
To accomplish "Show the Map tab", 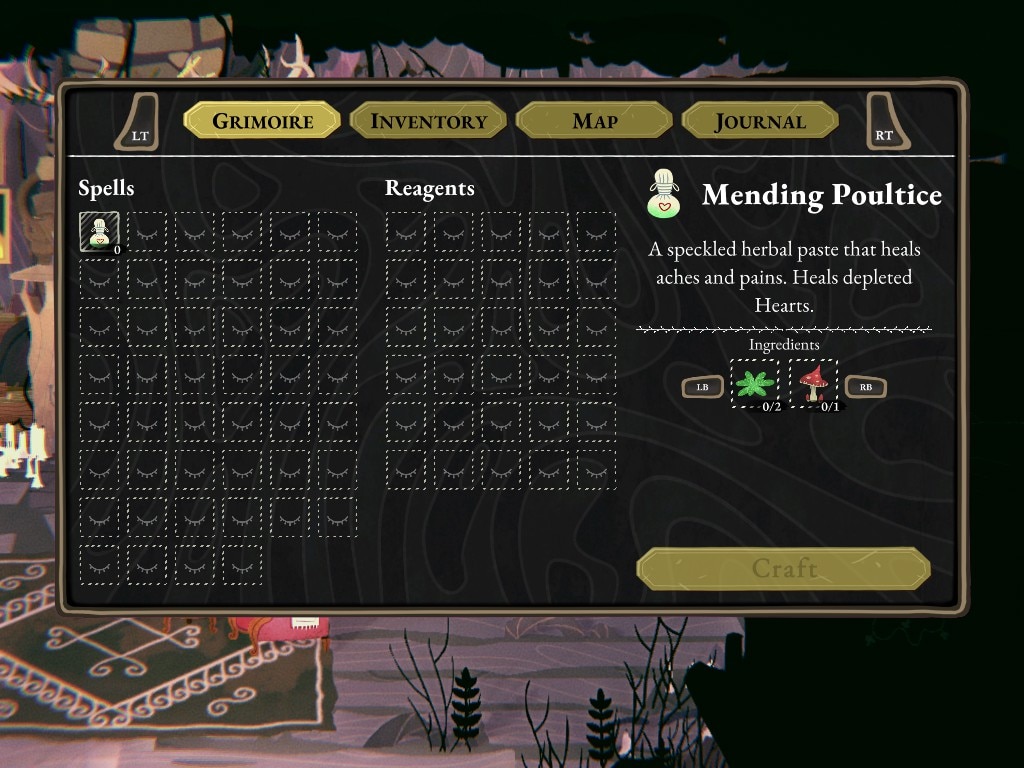I will (x=594, y=121).
